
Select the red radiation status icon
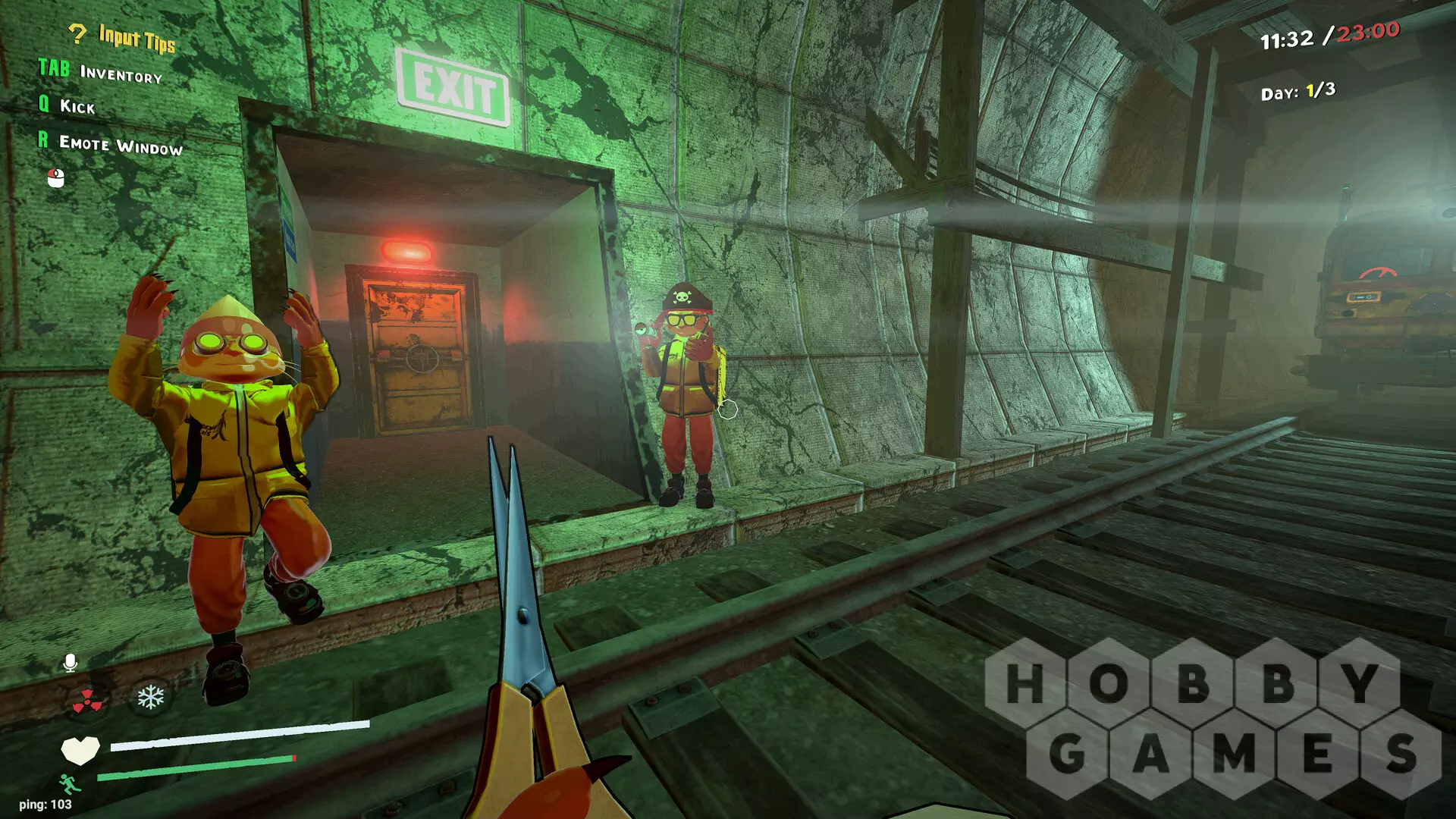coord(87,701)
